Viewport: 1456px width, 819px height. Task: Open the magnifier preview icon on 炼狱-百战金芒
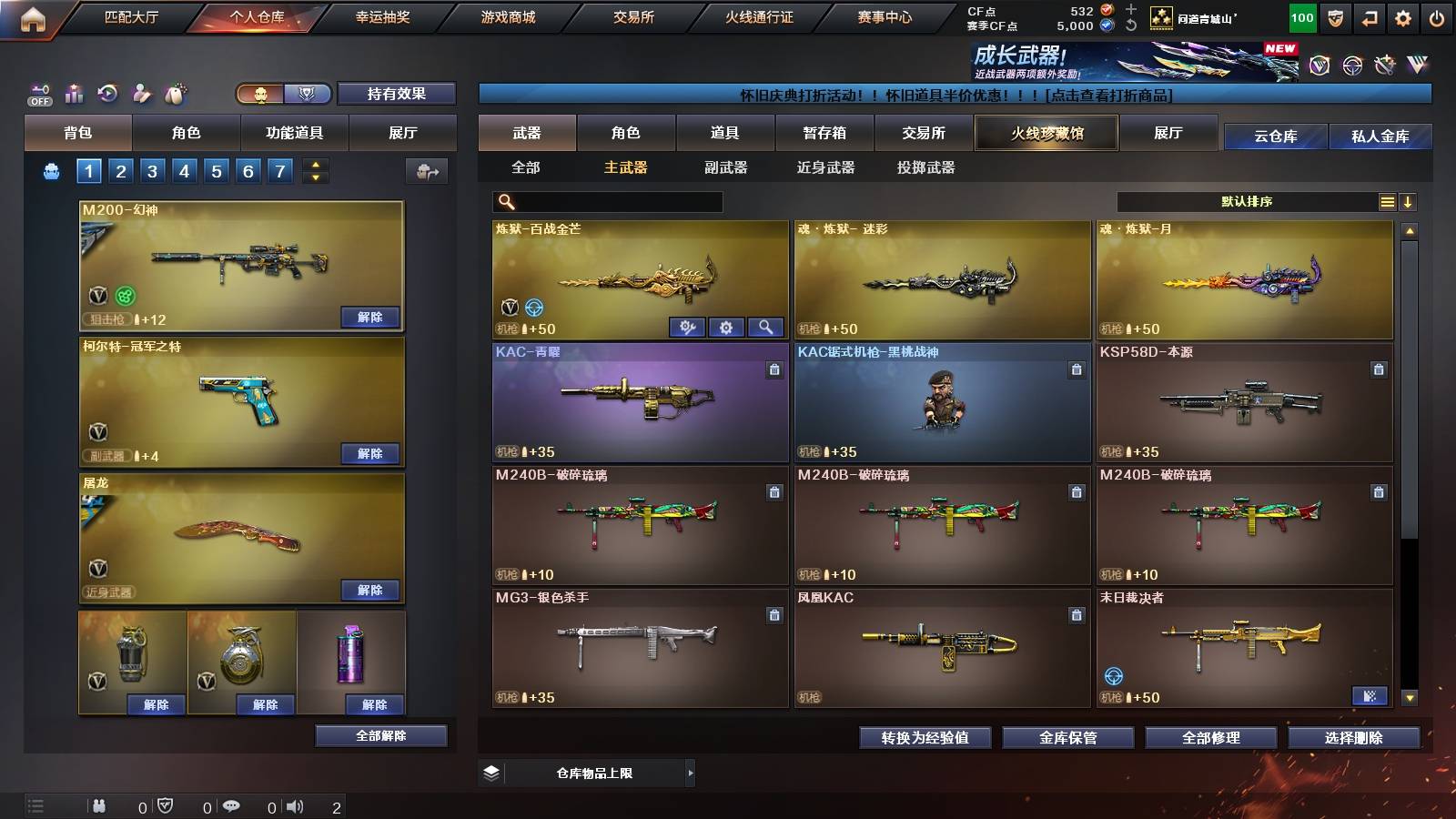(x=764, y=327)
